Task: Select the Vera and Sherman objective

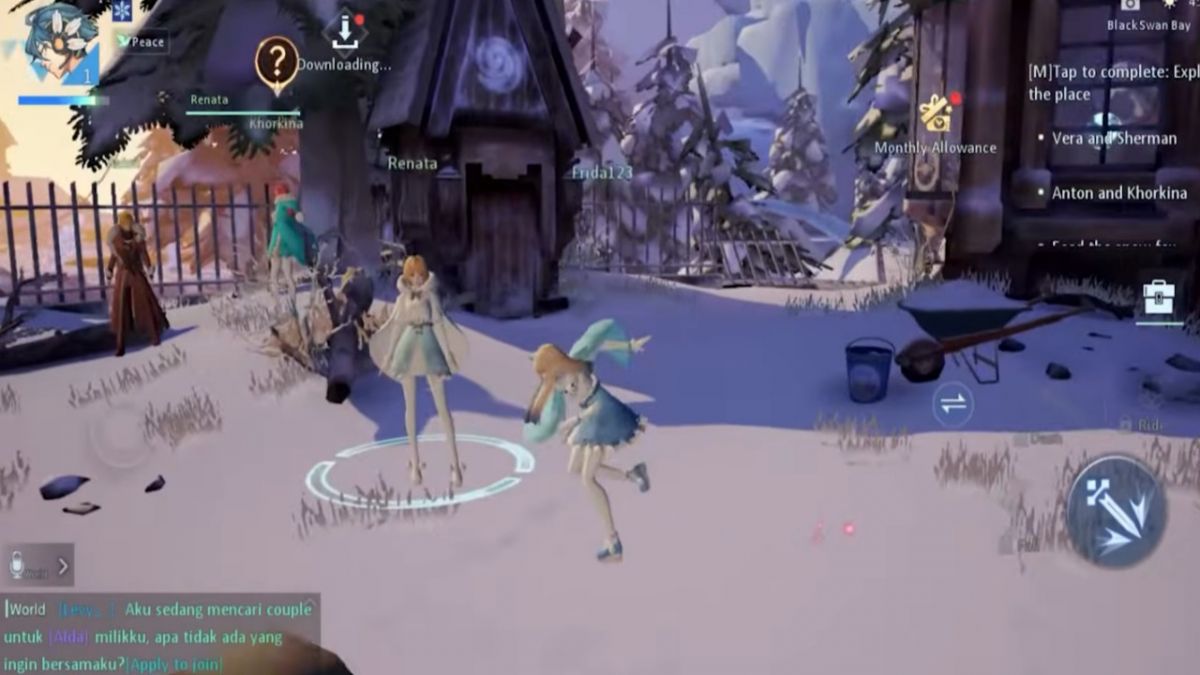Action: tap(1113, 139)
